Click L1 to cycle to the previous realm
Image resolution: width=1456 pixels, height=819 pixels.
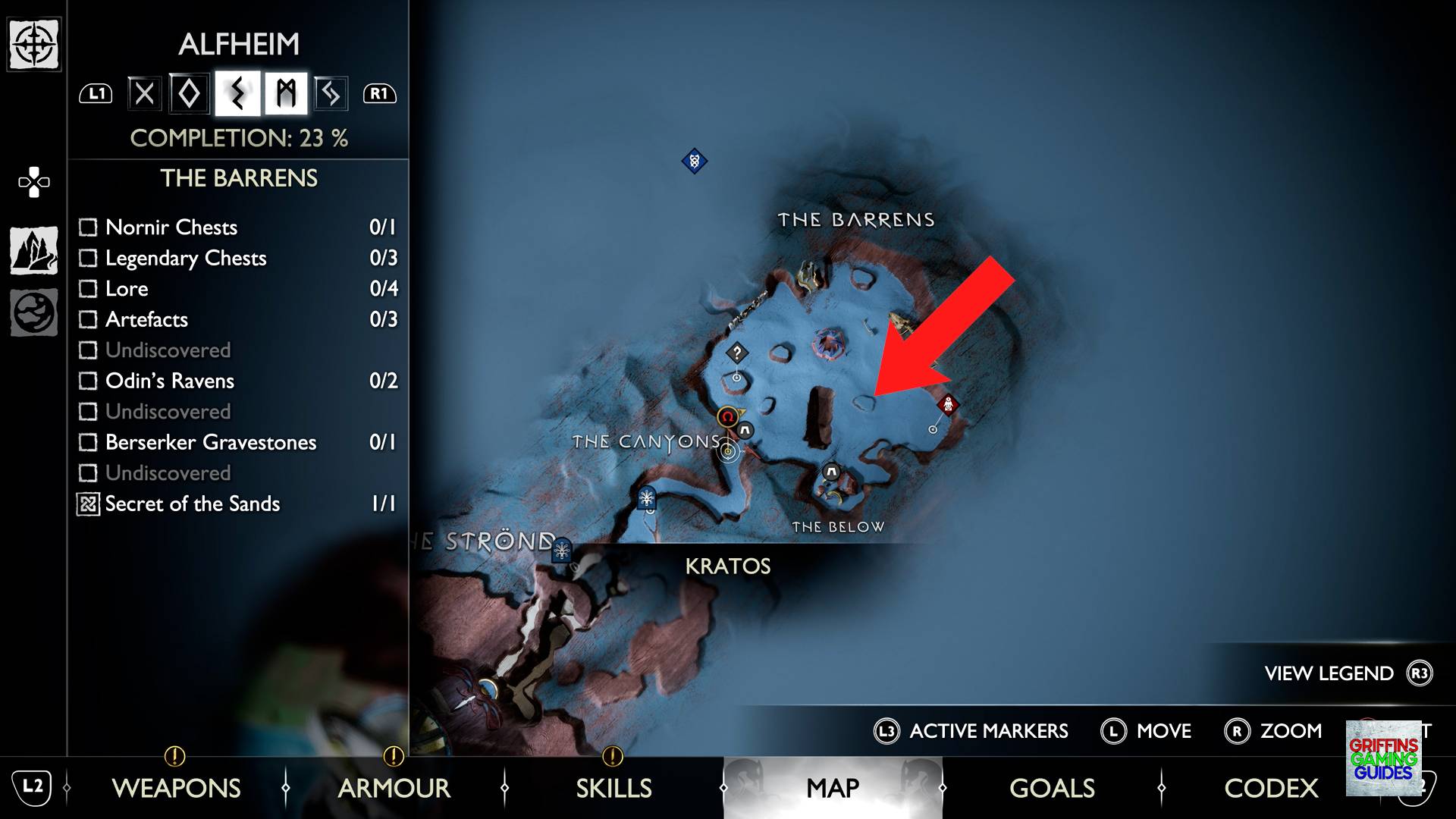[96, 93]
